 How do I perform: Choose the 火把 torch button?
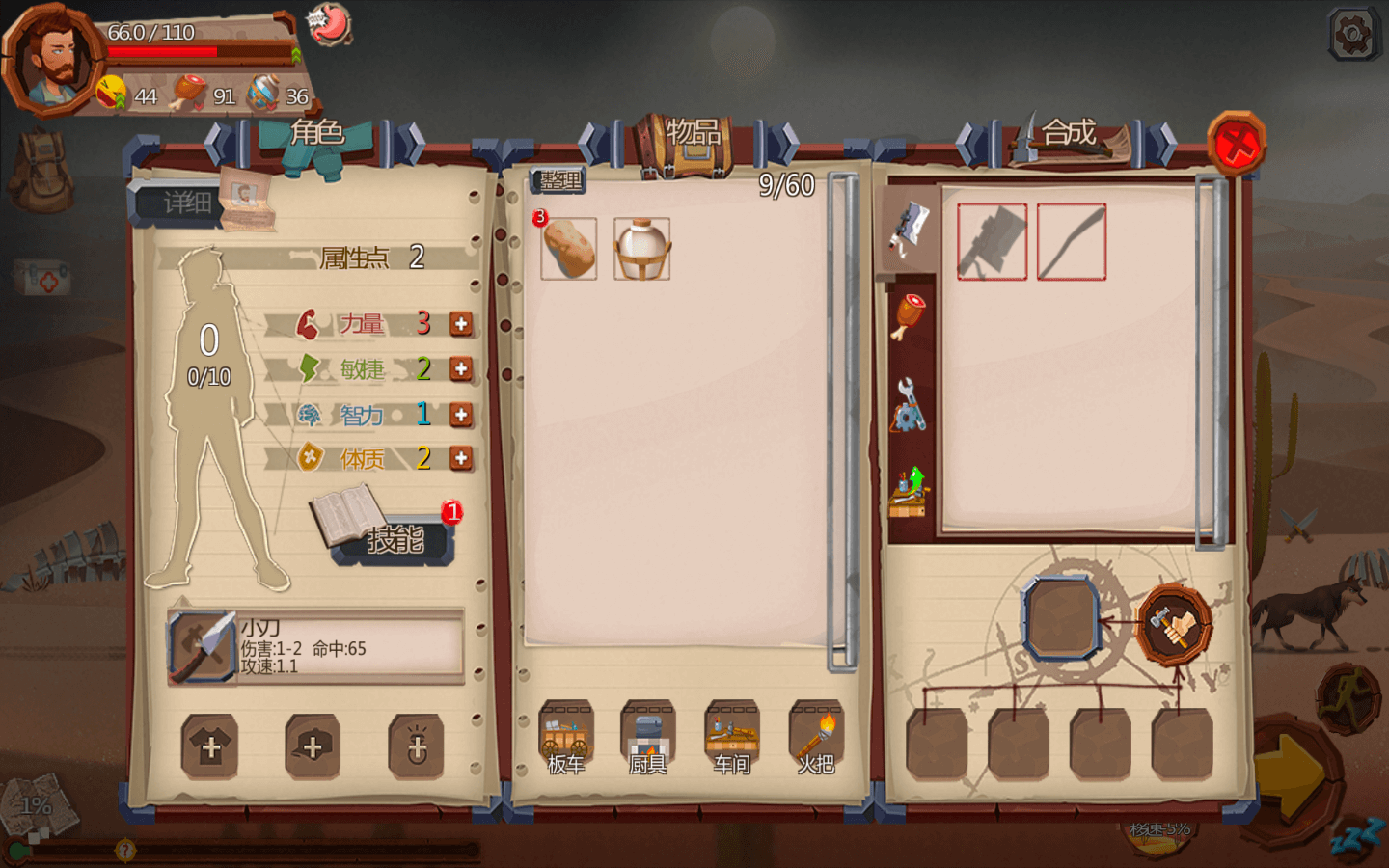pyautogui.click(x=816, y=739)
